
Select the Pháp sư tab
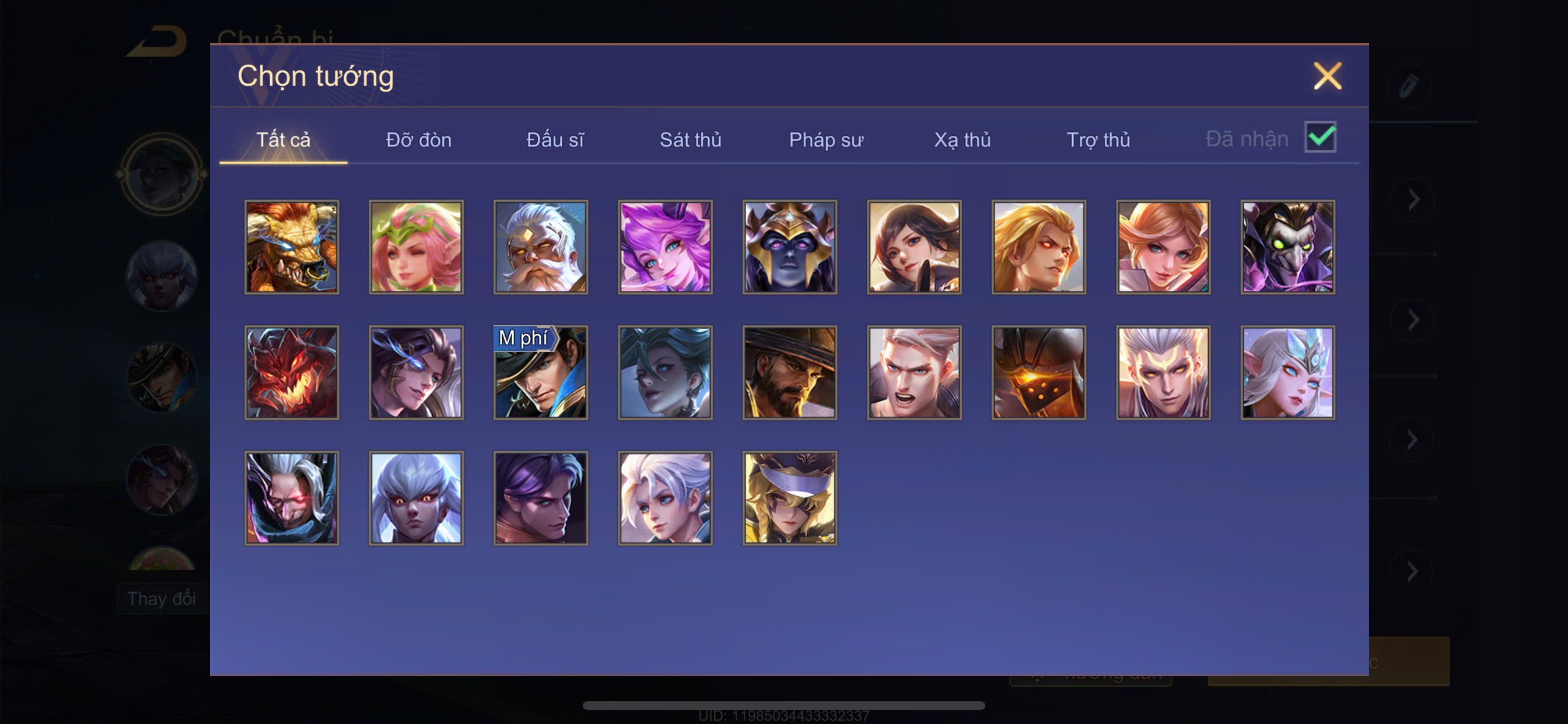click(826, 140)
